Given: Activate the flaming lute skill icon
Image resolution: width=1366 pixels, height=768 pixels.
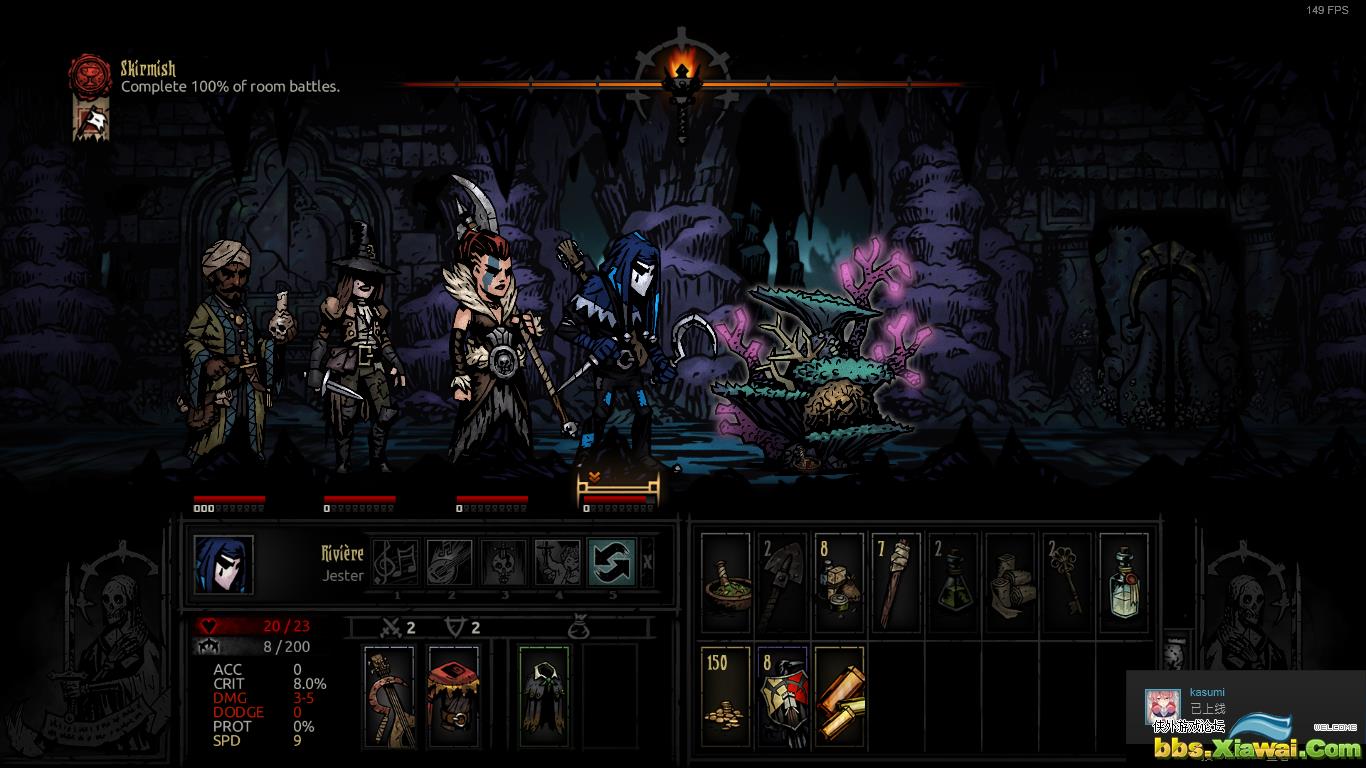Looking at the screenshot, I should pos(450,562).
